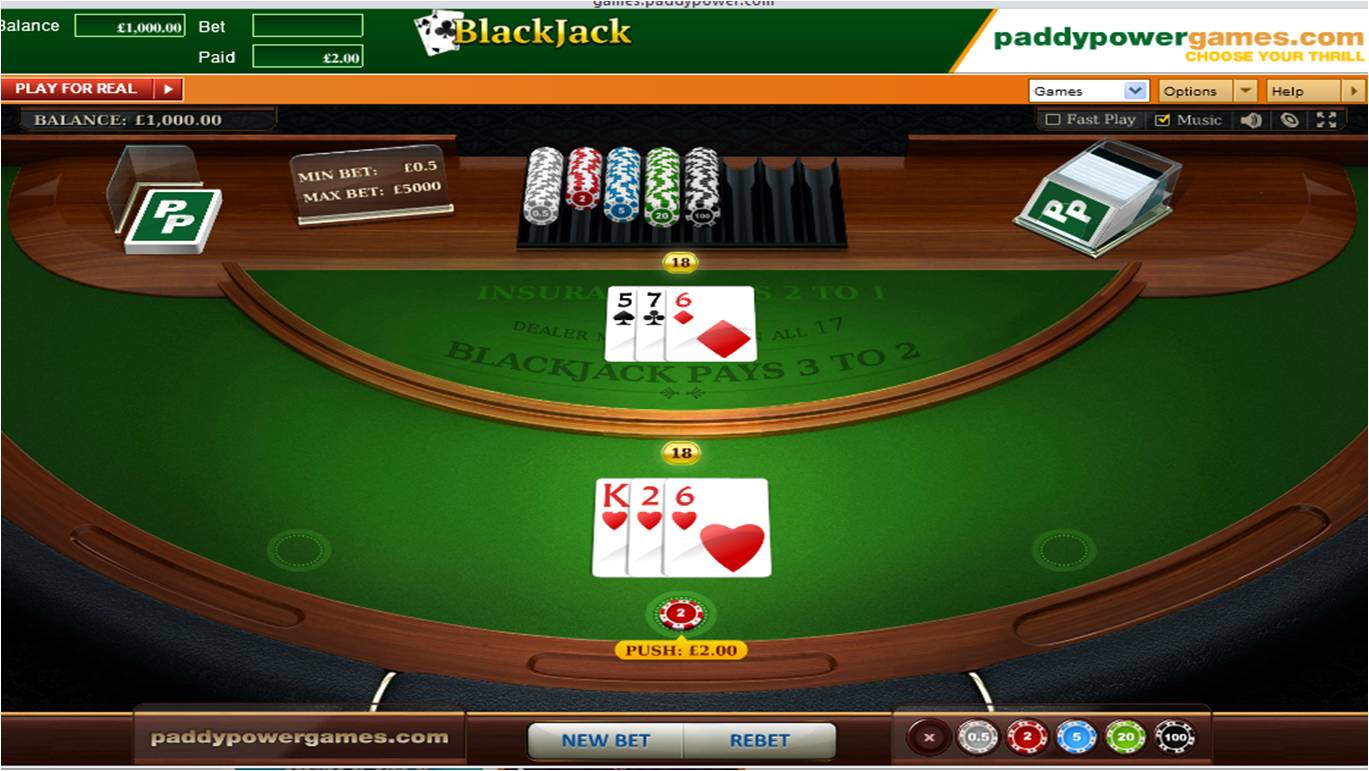Click the Play For Real button
Image resolution: width=1369 pixels, height=771 pixels.
pyautogui.click(x=92, y=89)
